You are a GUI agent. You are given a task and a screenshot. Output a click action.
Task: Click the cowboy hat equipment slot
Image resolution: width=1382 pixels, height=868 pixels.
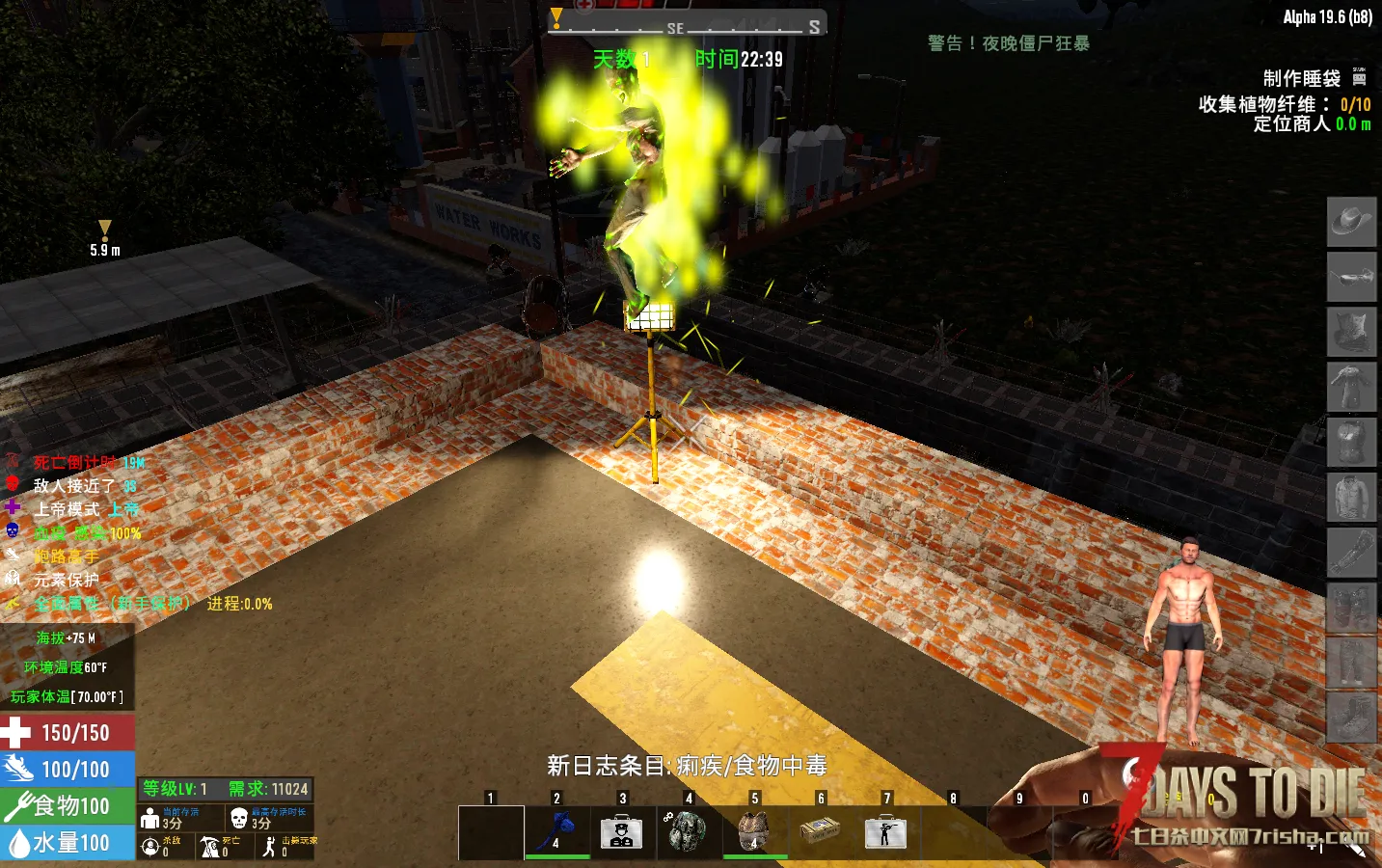click(x=1351, y=222)
